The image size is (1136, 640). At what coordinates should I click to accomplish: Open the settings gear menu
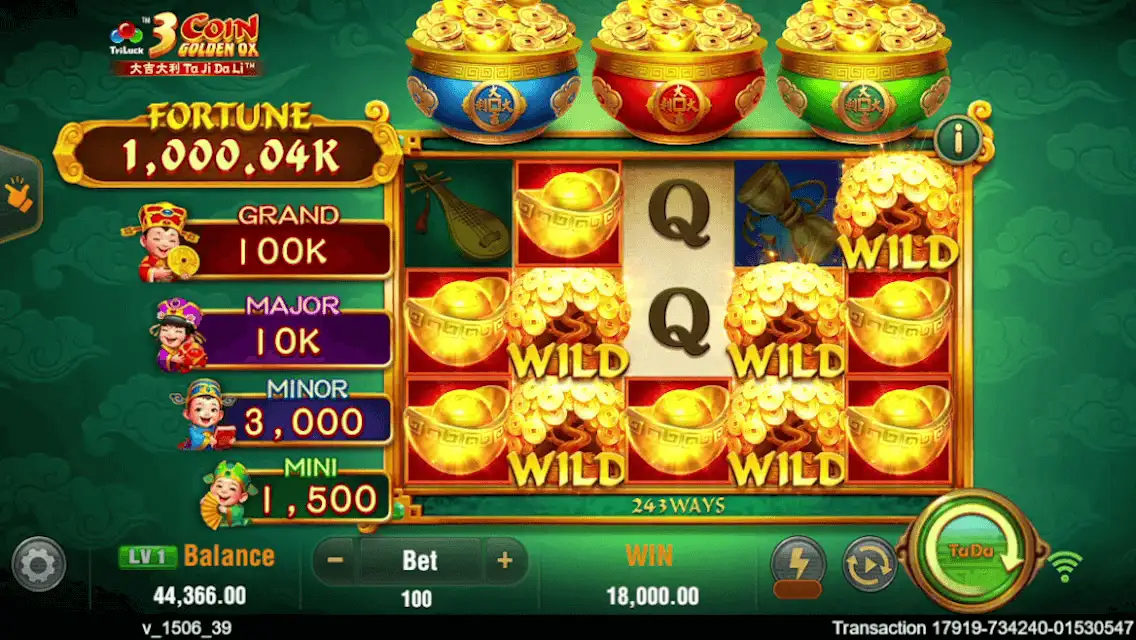[x=40, y=565]
